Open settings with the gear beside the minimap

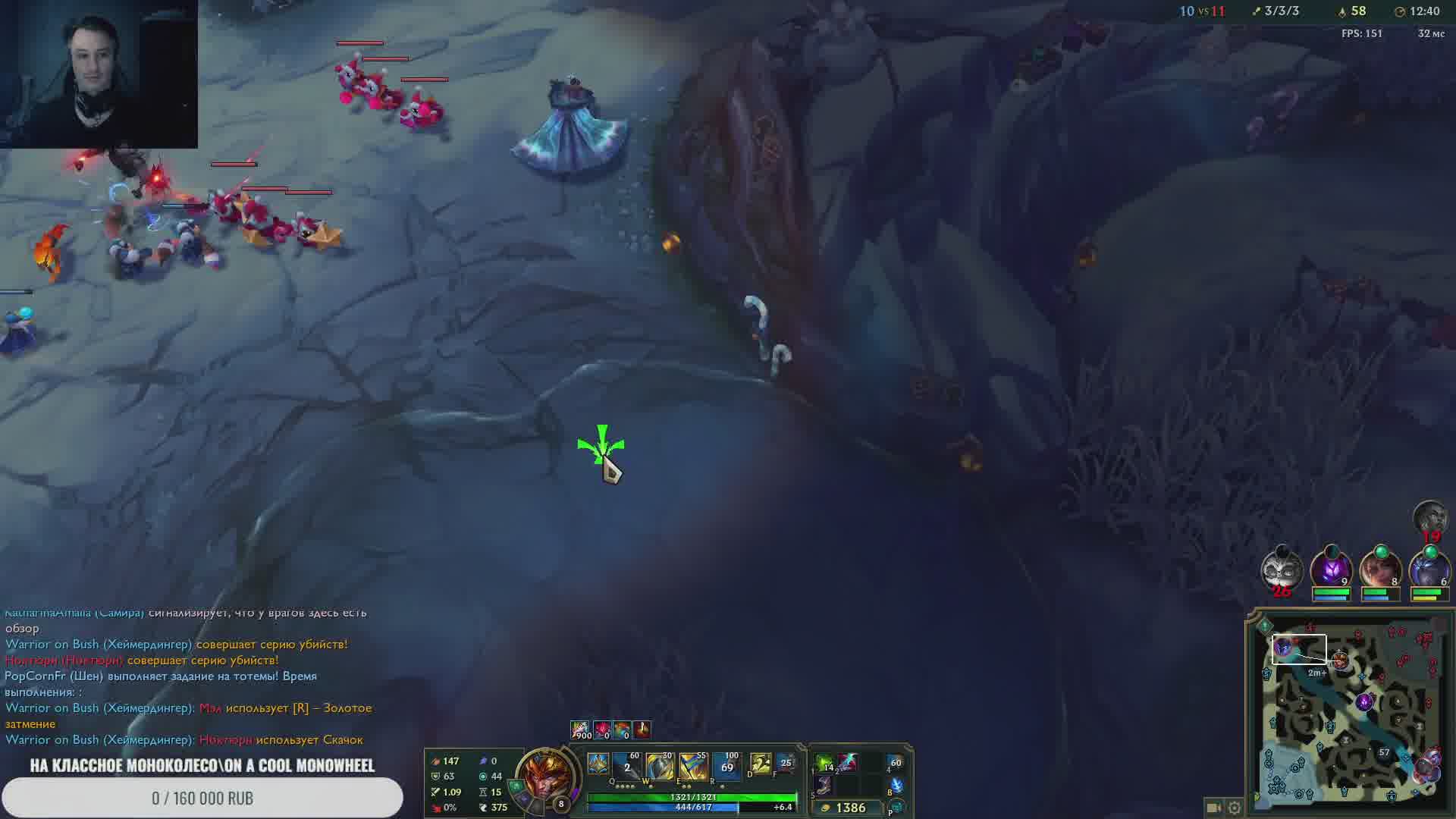pyautogui.click(x=1235, y=808)
